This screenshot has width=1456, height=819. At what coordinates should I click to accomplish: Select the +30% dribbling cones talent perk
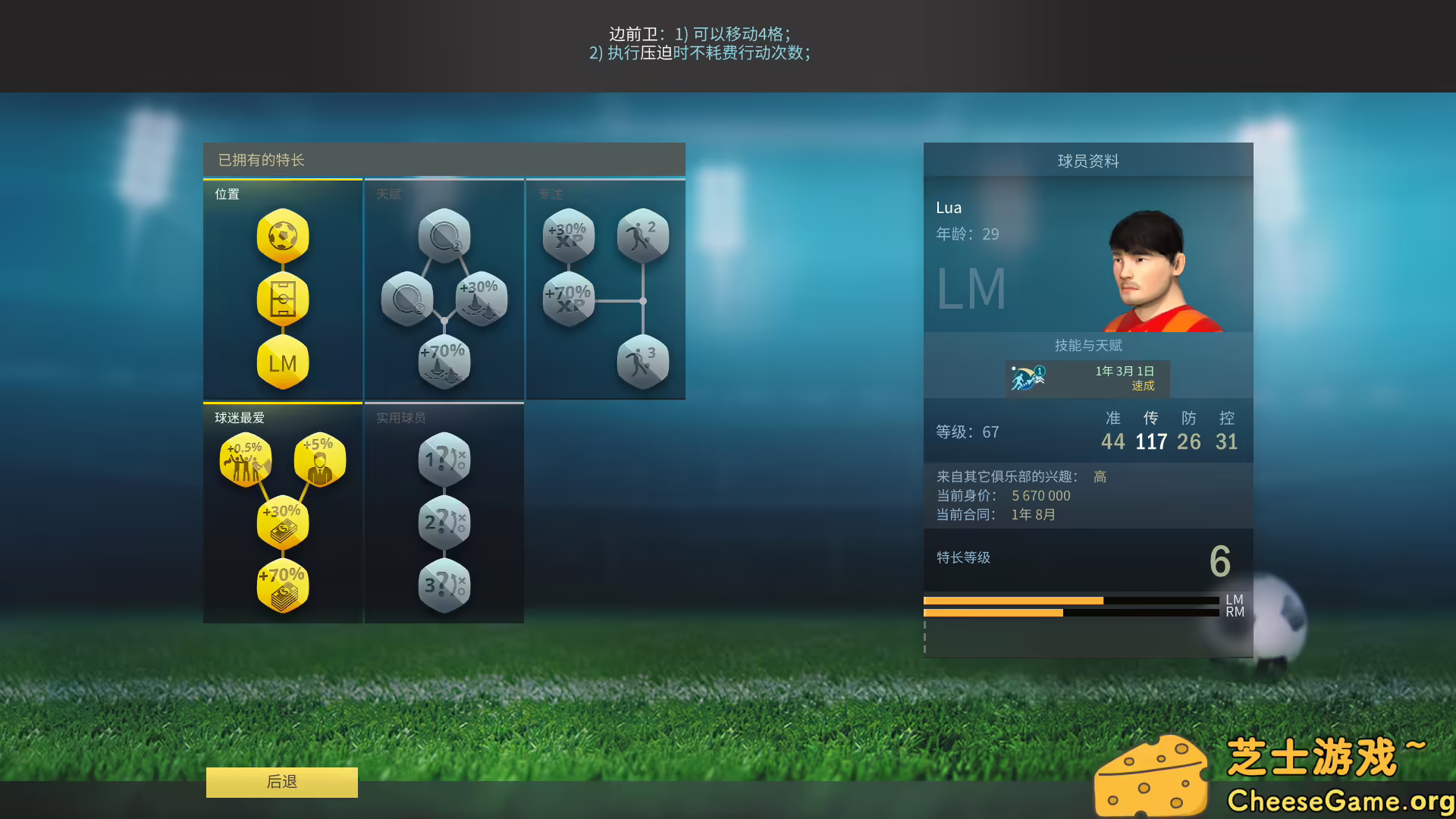pos(480,298)
